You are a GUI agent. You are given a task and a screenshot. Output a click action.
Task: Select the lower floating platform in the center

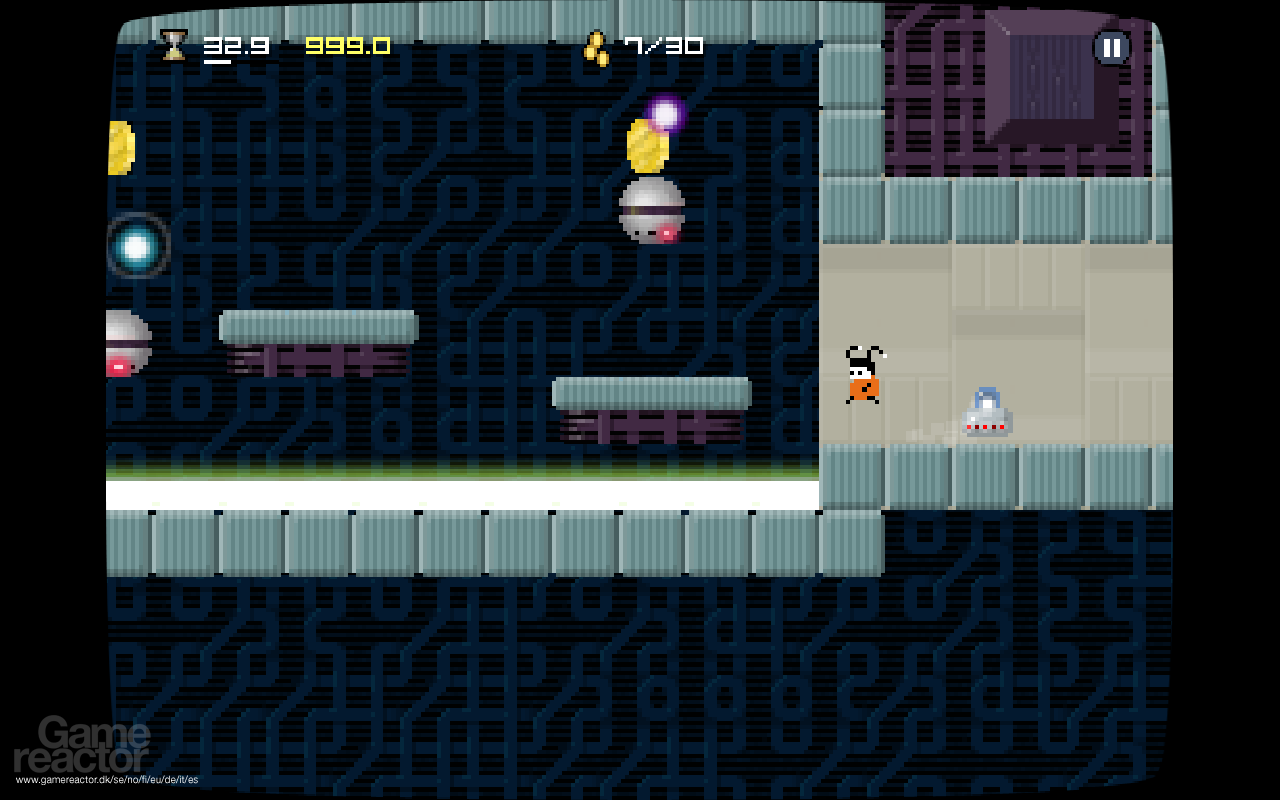[x=648, y=392]
